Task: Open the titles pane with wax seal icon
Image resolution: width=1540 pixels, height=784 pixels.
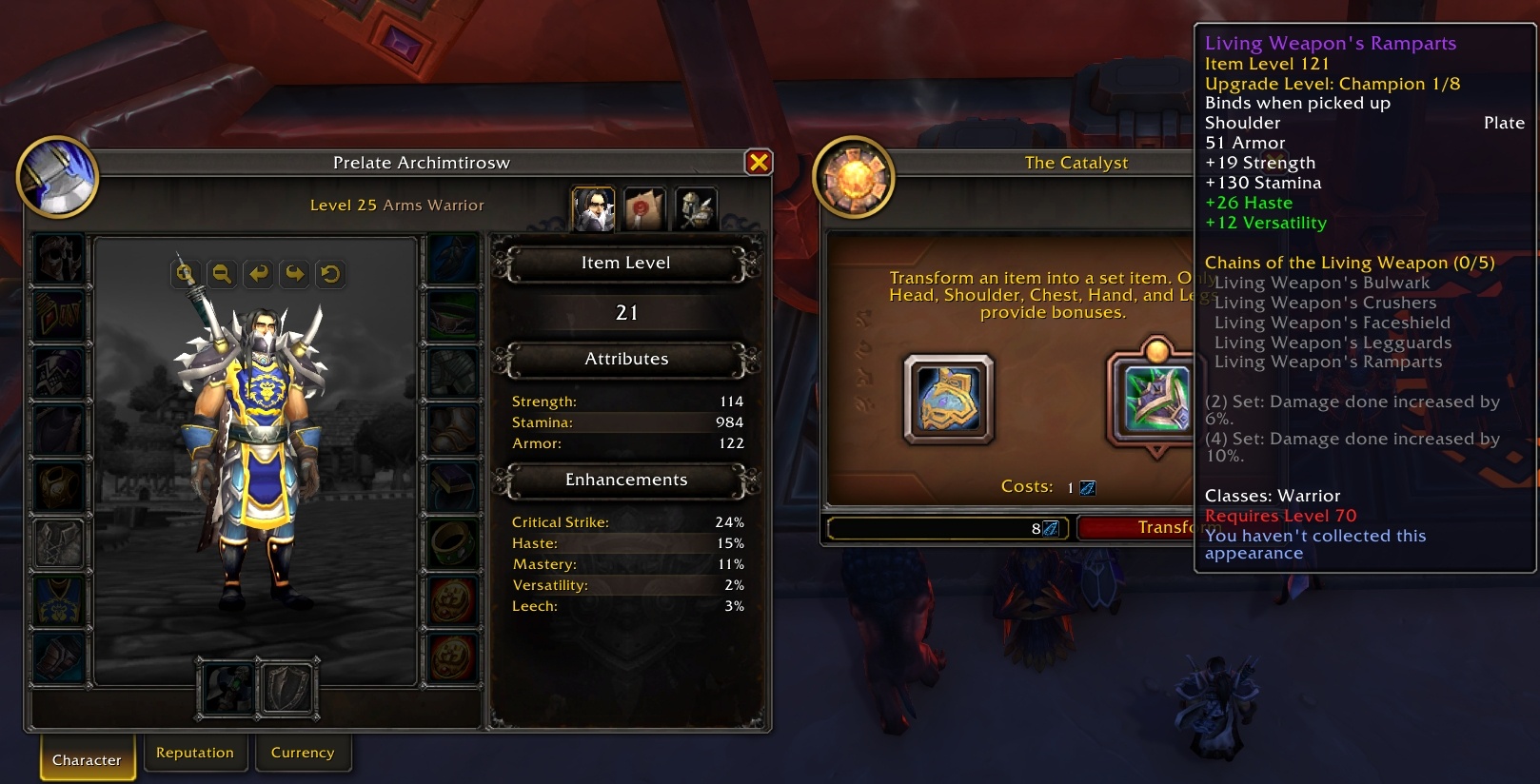Action: (x=644, y=208)
